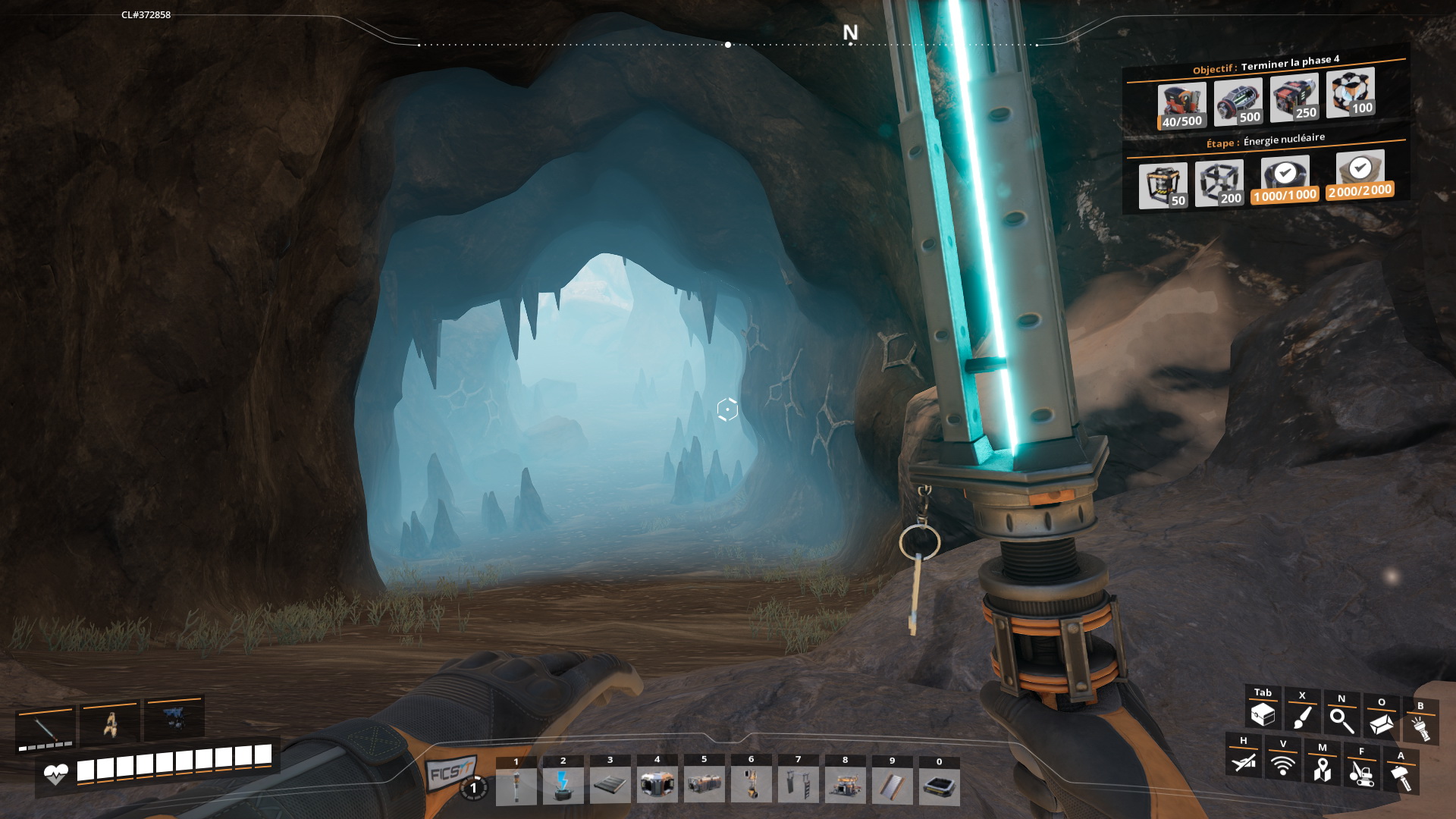Image resolution: width=1456 pixels, height=819 pixels.
Task: Open the build menu hammer icon
Action: tap(1401, 777)
